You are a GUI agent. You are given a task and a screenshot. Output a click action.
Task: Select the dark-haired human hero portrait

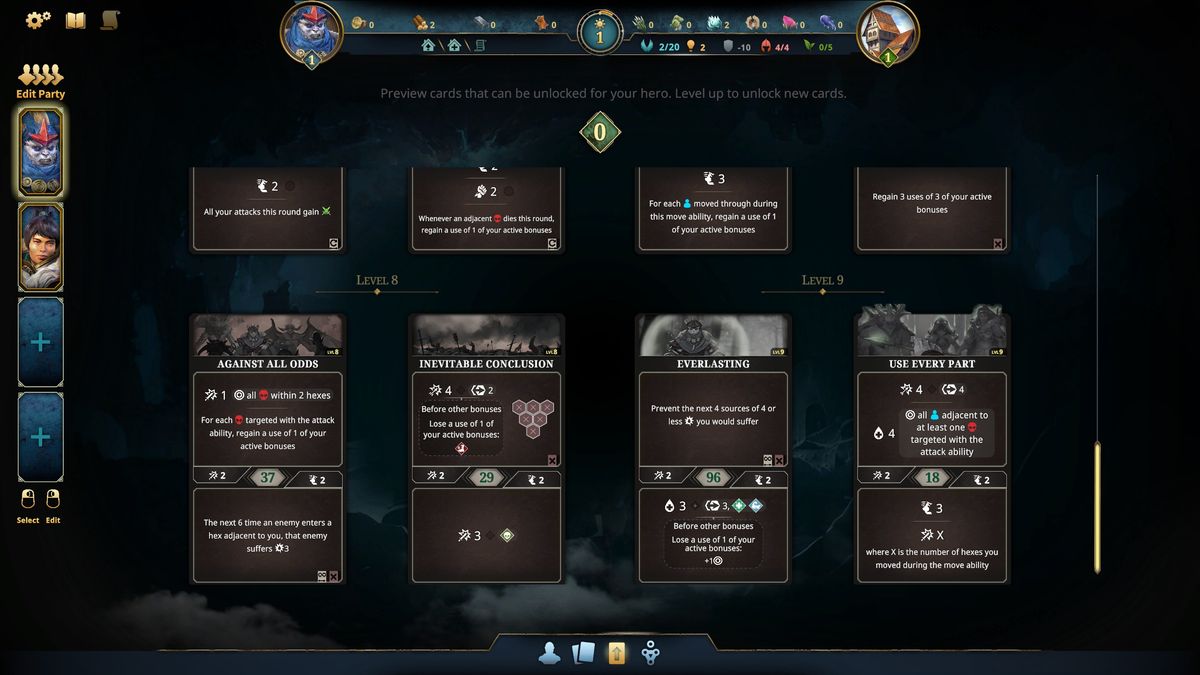(41, 246)
